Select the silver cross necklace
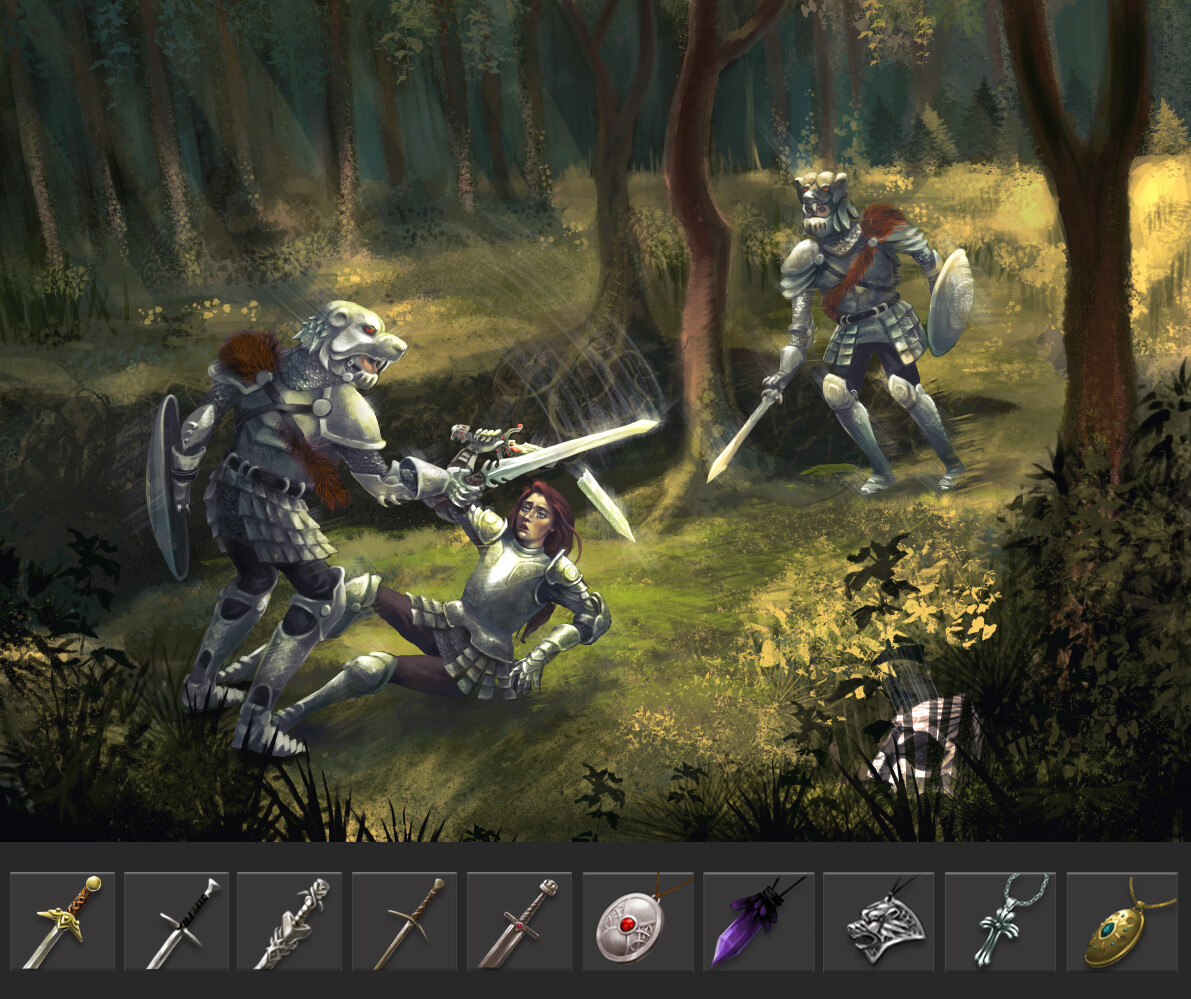 1000,921
